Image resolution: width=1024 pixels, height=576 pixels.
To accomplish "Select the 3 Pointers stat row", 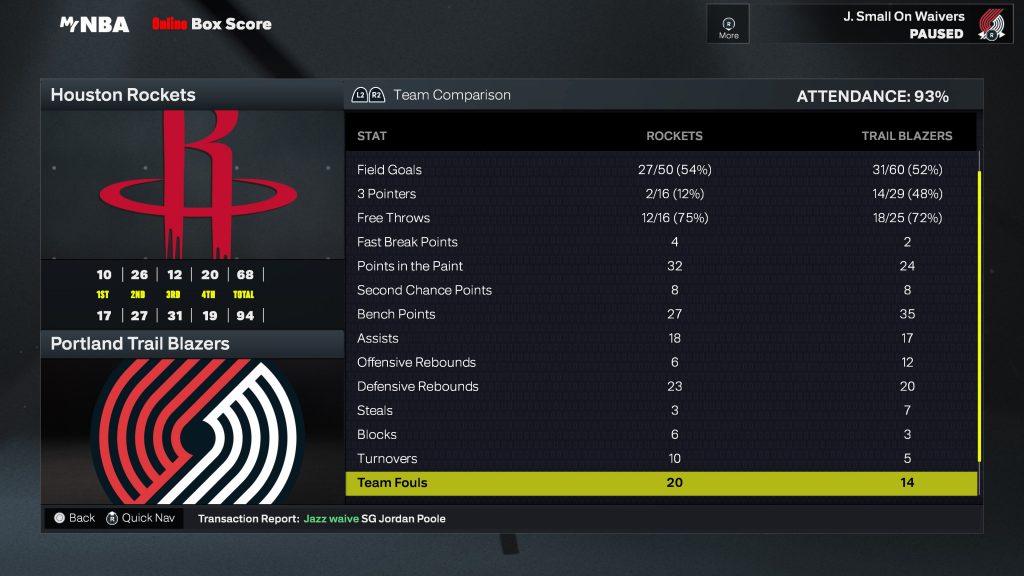I will click(x=660, y=194).
